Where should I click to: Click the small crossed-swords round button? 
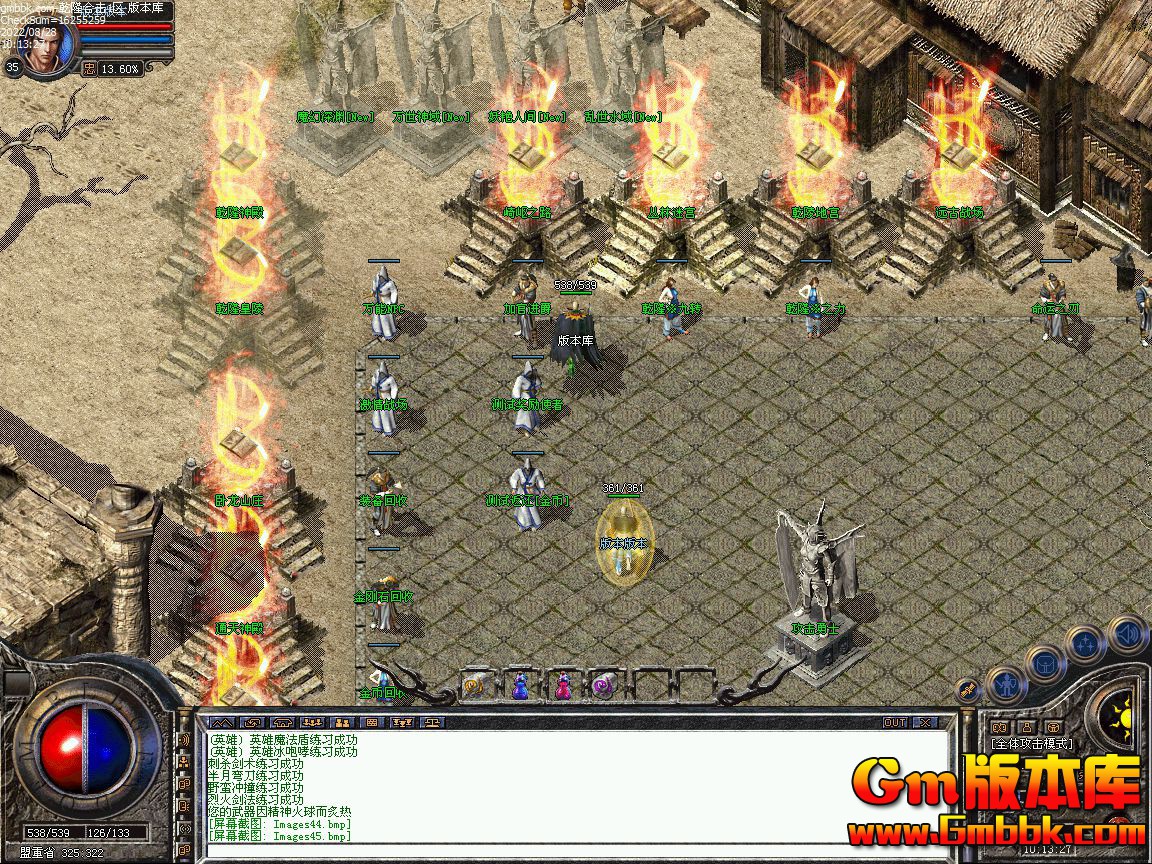click(968, 689)
